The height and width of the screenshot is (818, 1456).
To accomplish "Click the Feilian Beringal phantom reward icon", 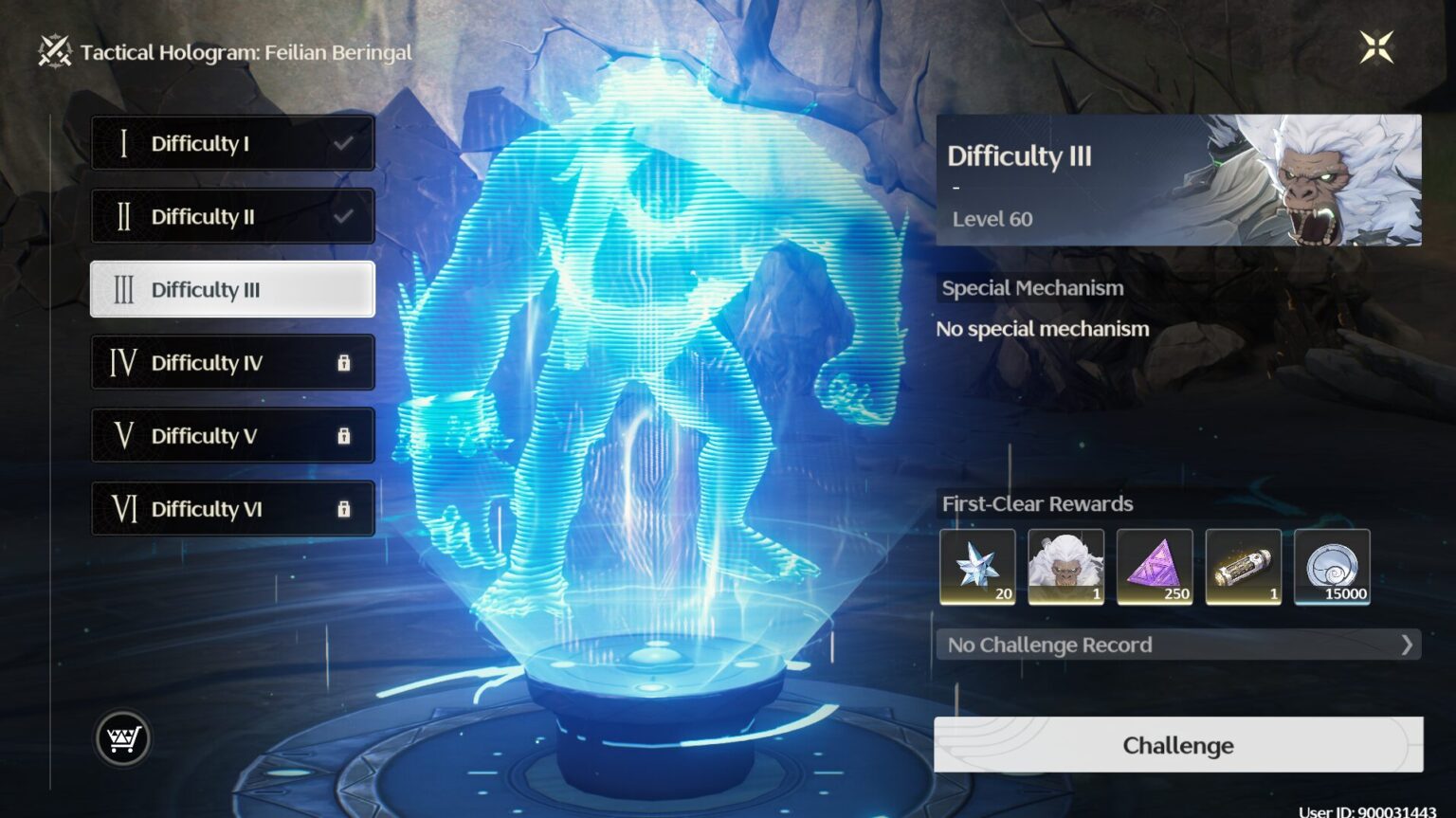I will [1066, 566].
